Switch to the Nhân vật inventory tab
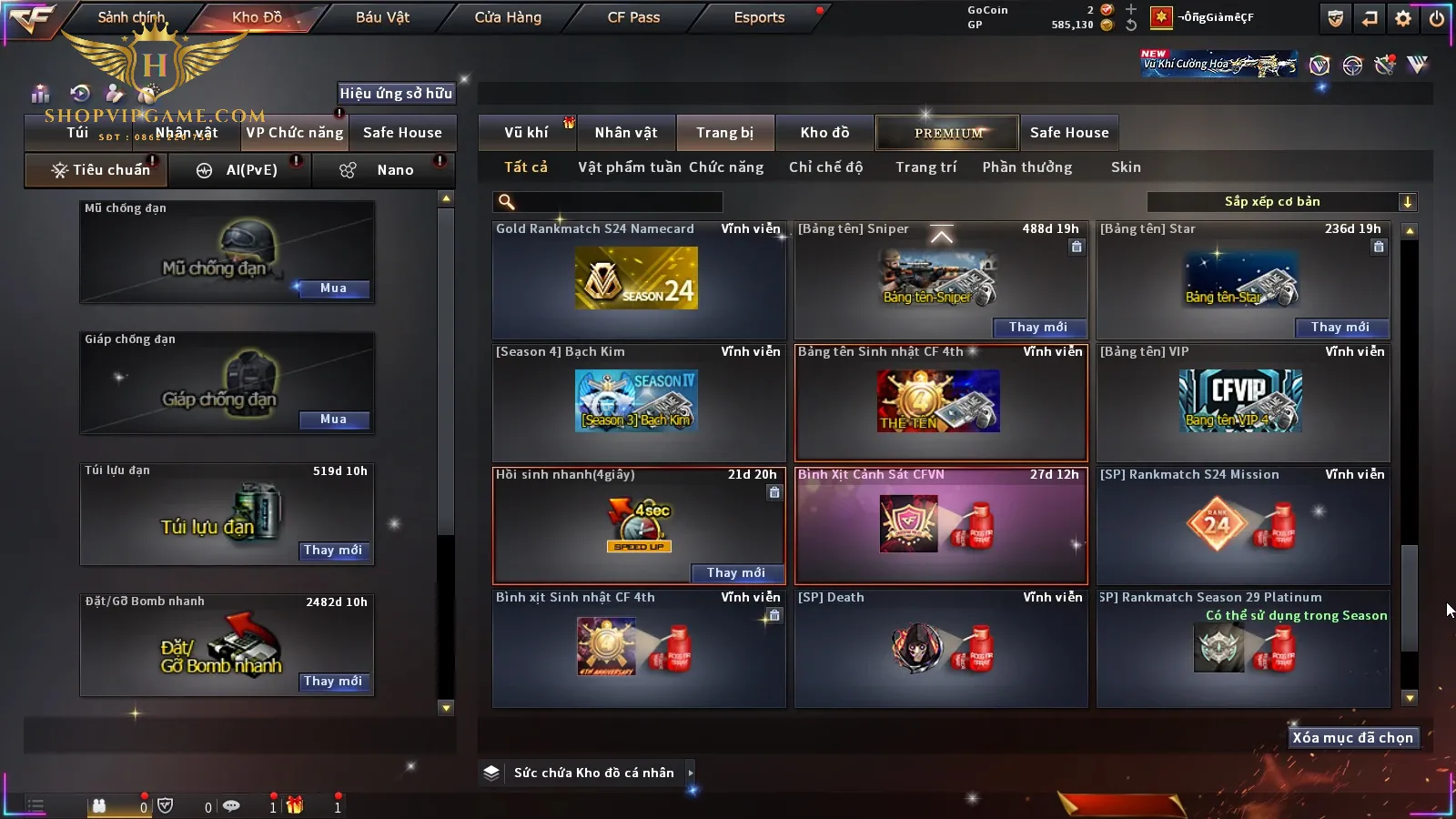This screenshot has height=819, width=1456. [626, 133]
